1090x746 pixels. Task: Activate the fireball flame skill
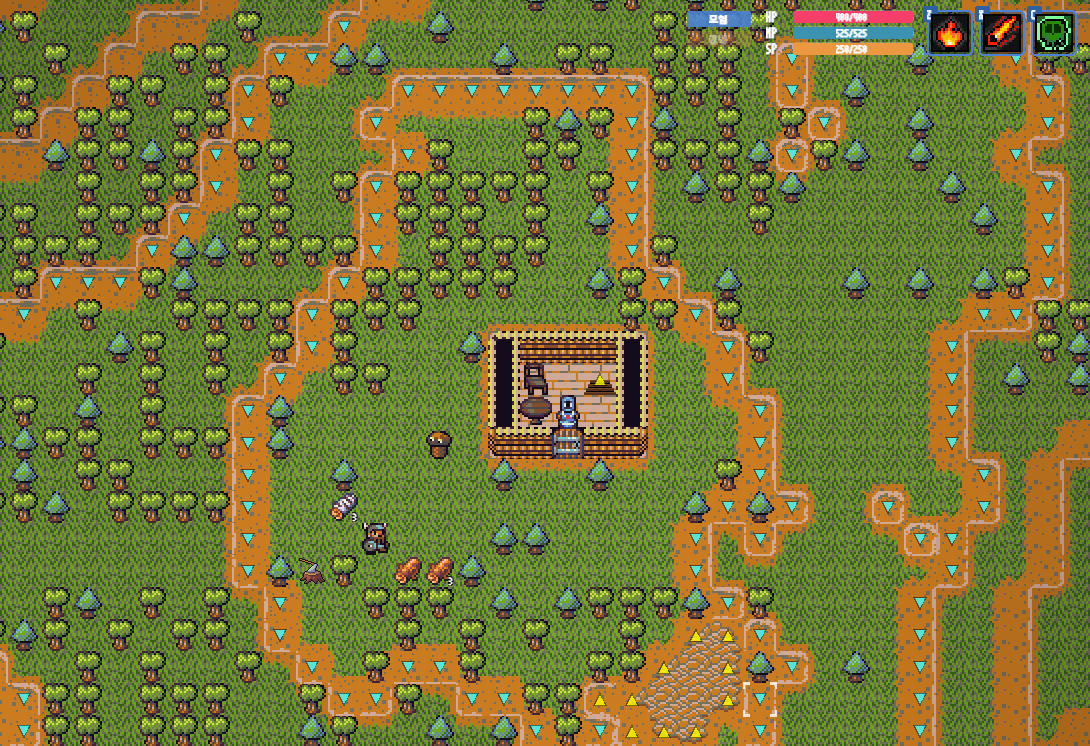click(949, 34)
